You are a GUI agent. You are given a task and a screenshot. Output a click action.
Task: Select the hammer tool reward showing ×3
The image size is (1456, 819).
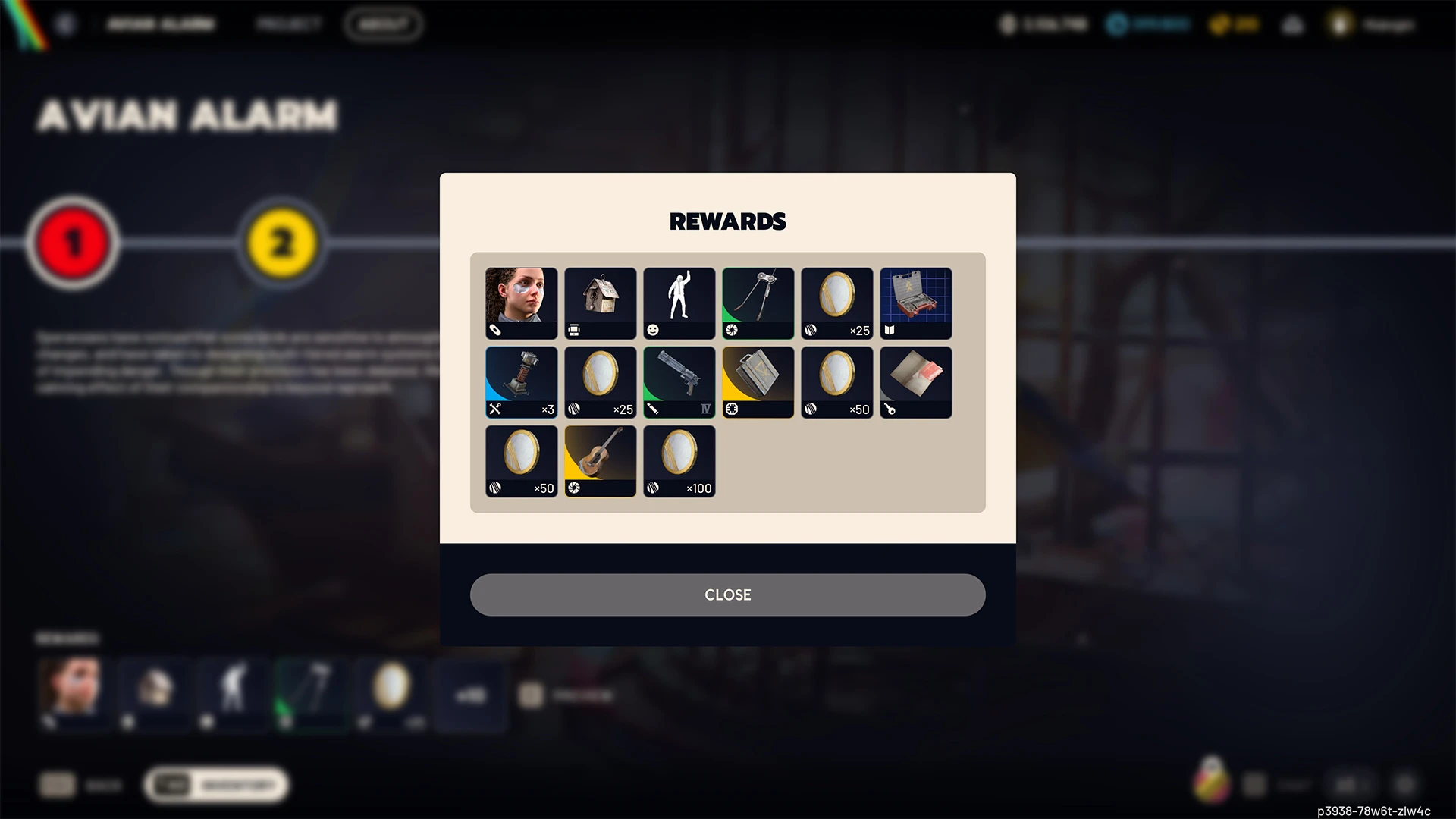tap(521, 381)
